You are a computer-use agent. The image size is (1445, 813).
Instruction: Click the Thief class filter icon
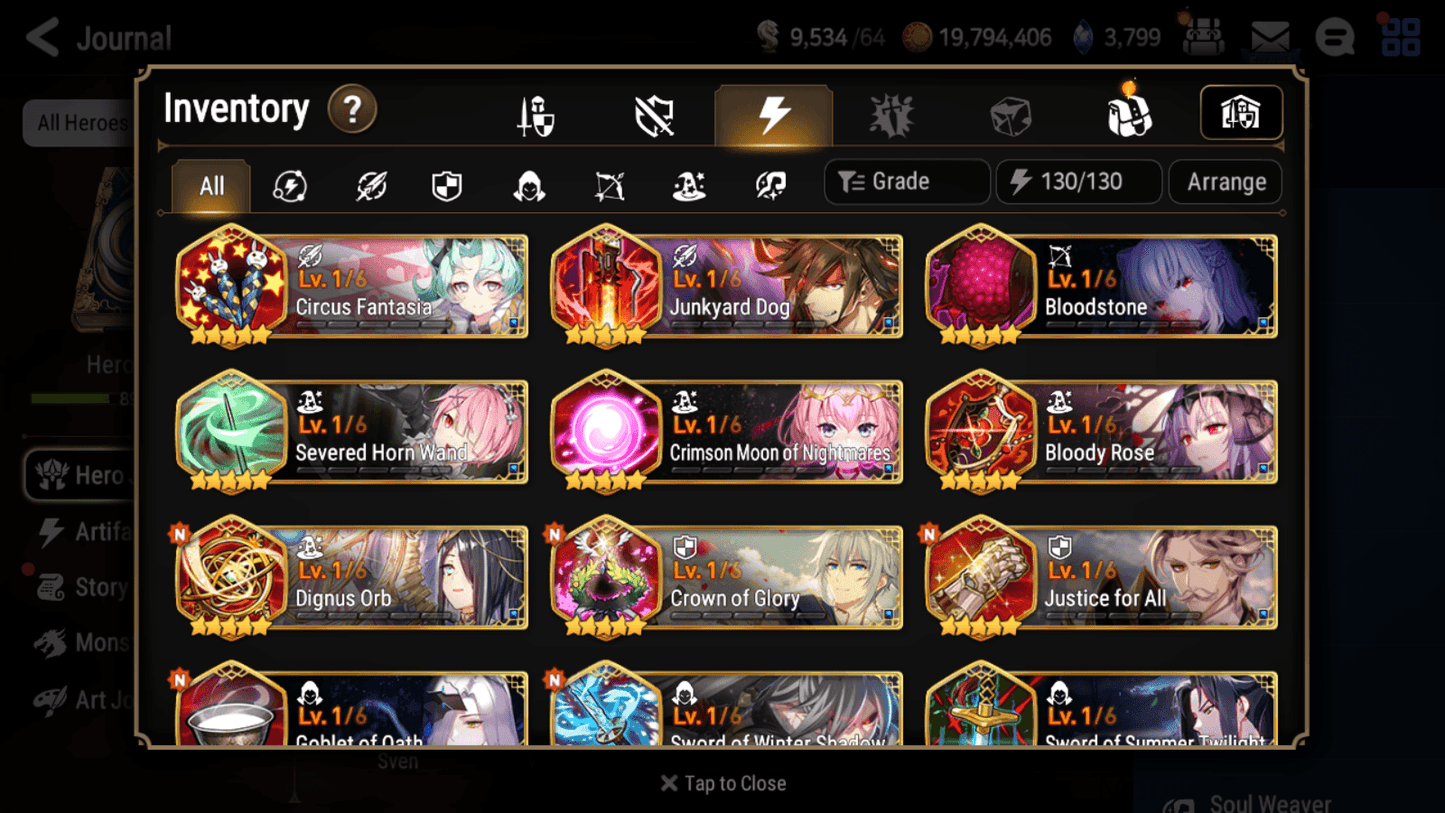tap(527, 186)
